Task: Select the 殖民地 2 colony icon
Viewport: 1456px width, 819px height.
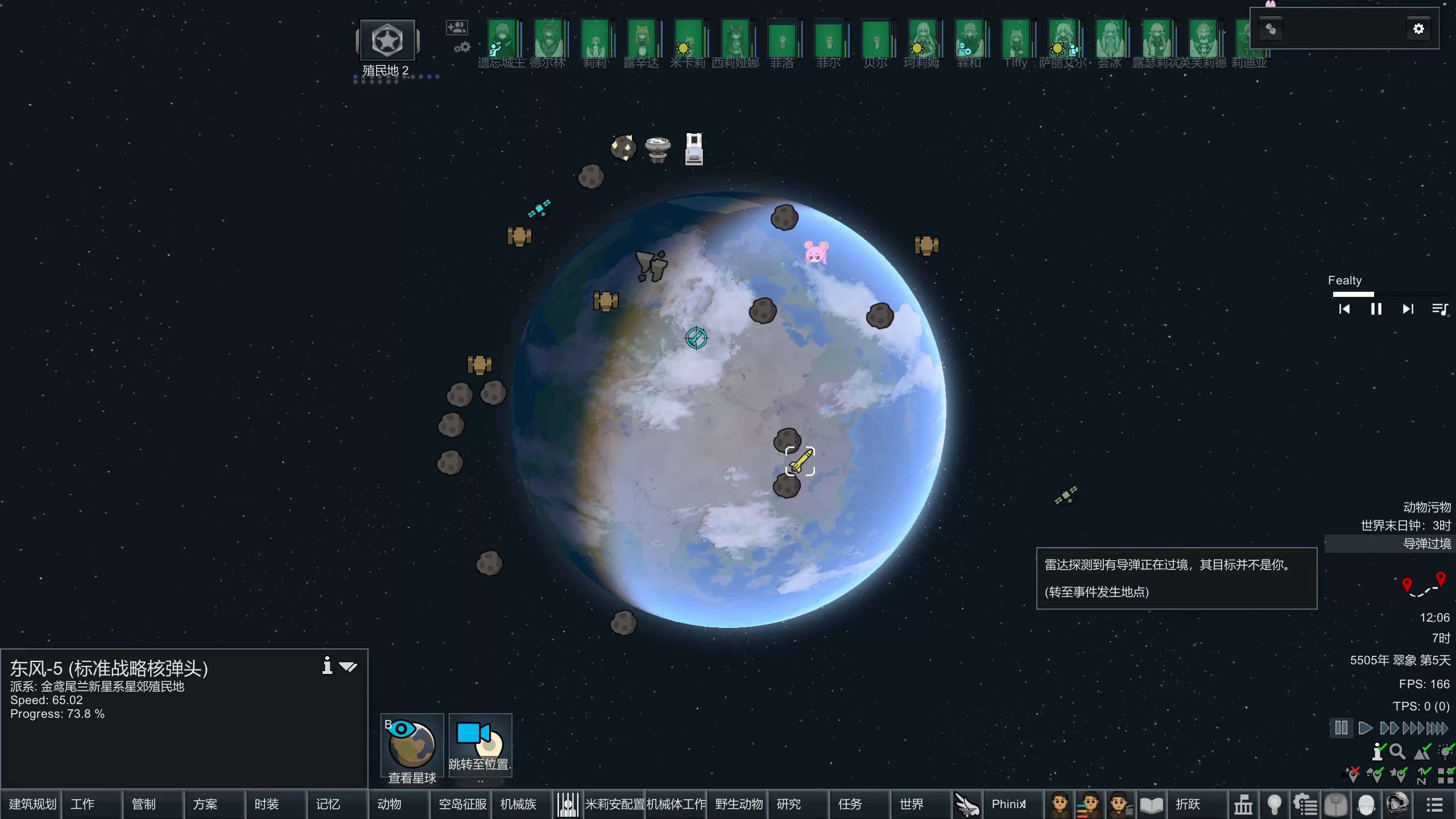Action: (x=387, y=41)
